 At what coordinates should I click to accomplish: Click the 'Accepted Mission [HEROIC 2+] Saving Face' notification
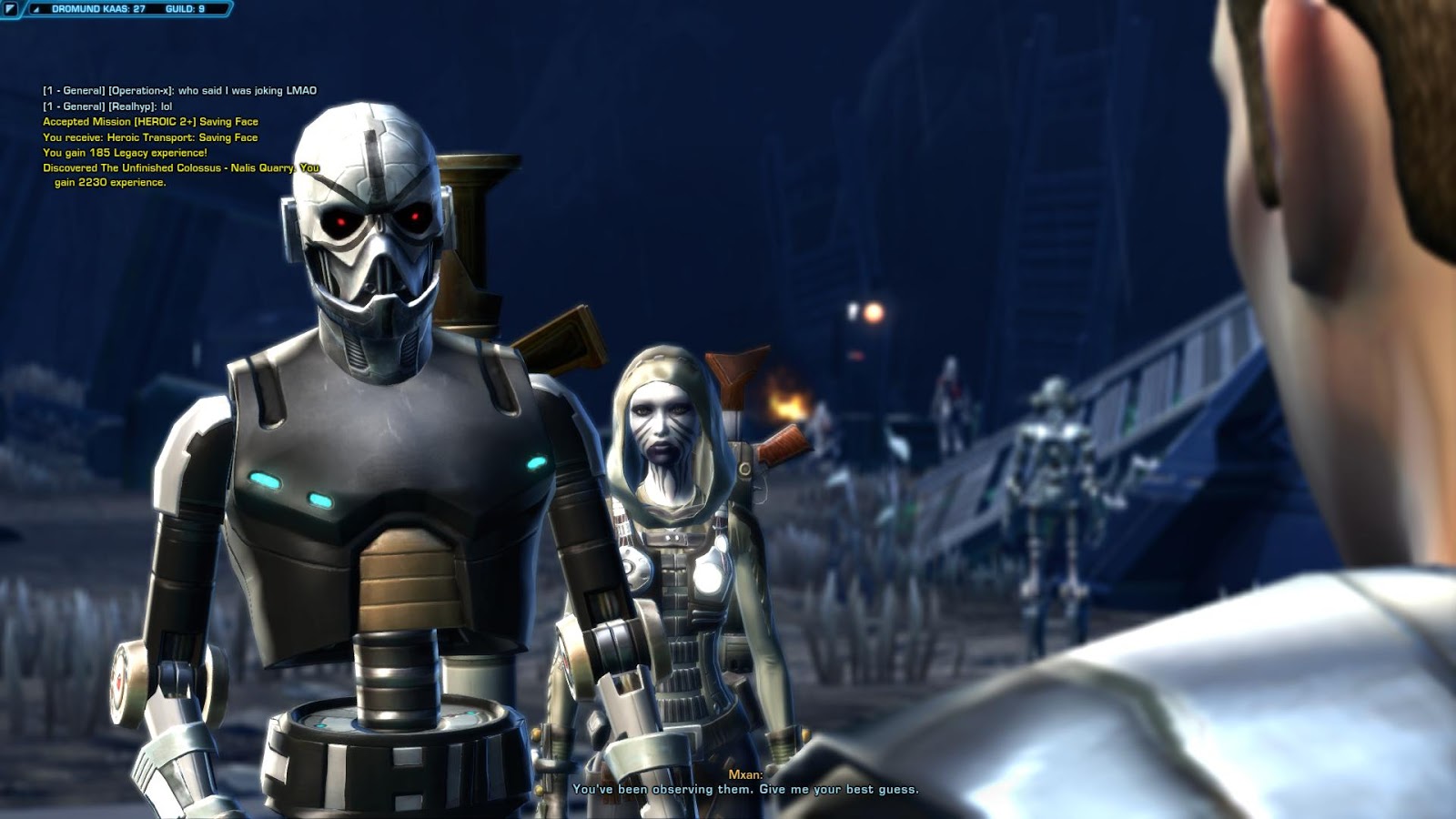click(x=150, y=120)
